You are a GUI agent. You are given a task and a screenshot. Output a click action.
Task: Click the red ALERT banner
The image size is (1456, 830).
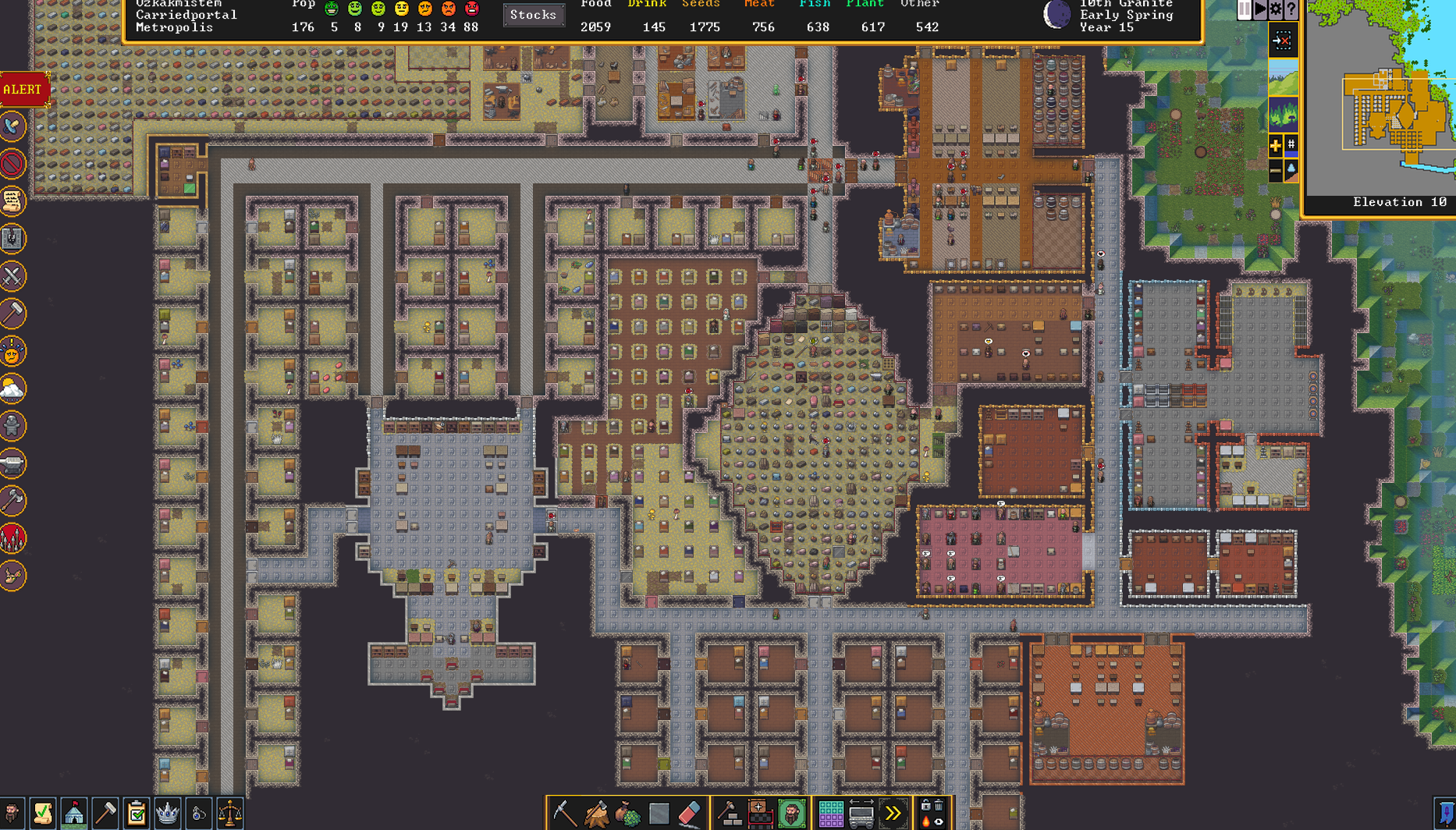22,89
